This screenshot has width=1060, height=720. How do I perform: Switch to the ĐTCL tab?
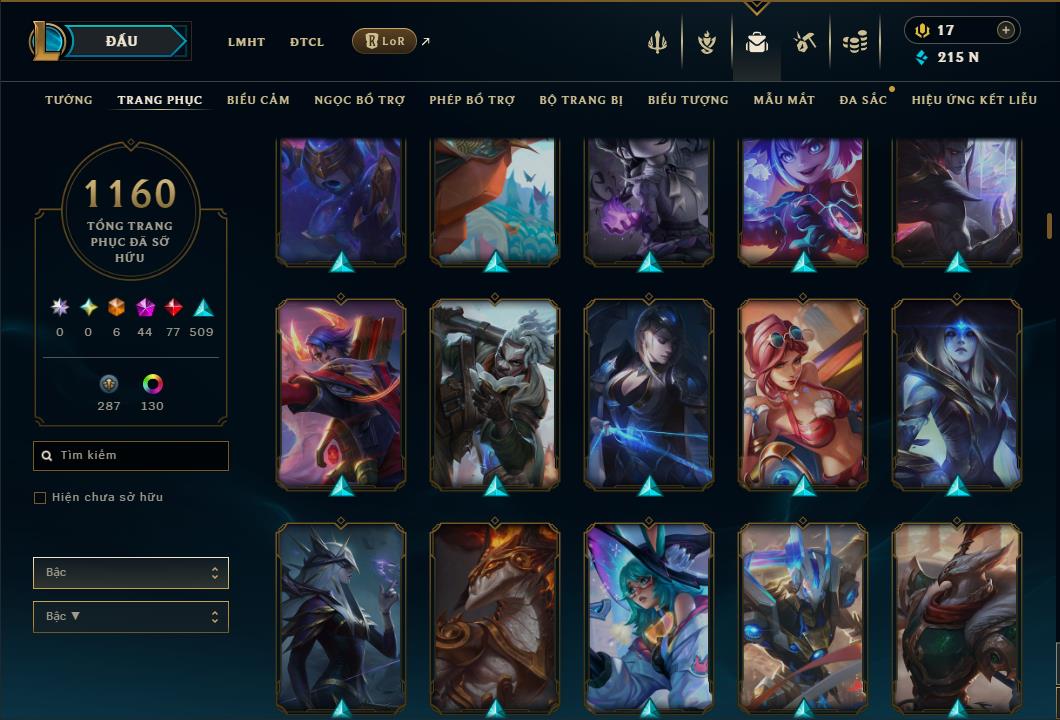click(307, 42)
